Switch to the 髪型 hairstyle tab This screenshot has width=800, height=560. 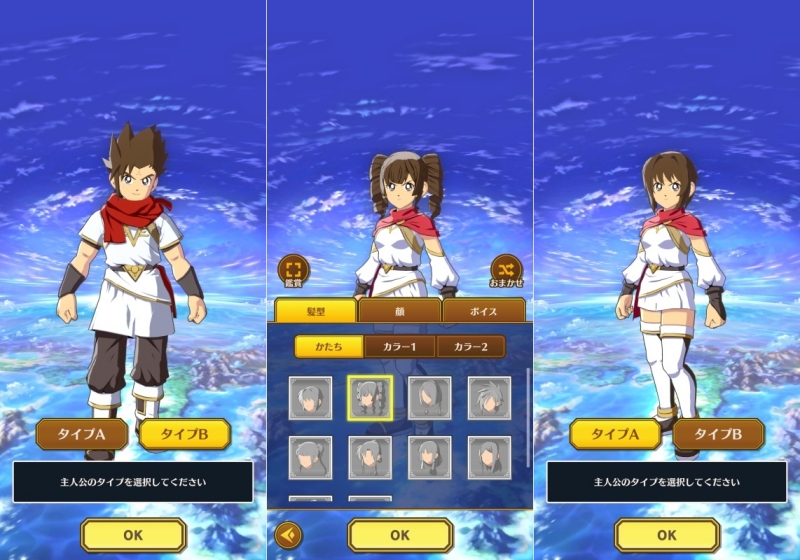coord(315,311)
